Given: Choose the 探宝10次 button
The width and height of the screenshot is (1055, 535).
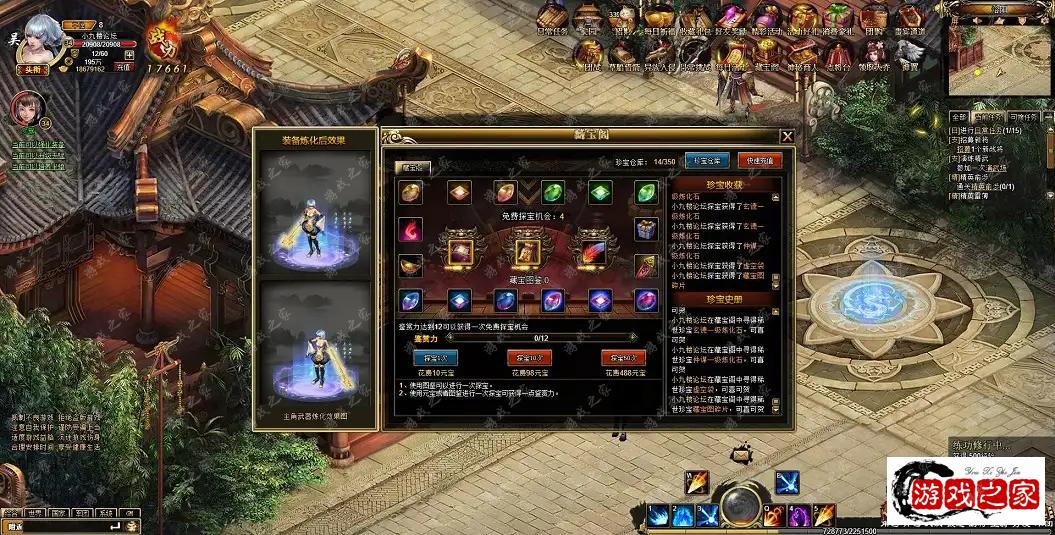Looking at the screenshot, I should [528, 357].
